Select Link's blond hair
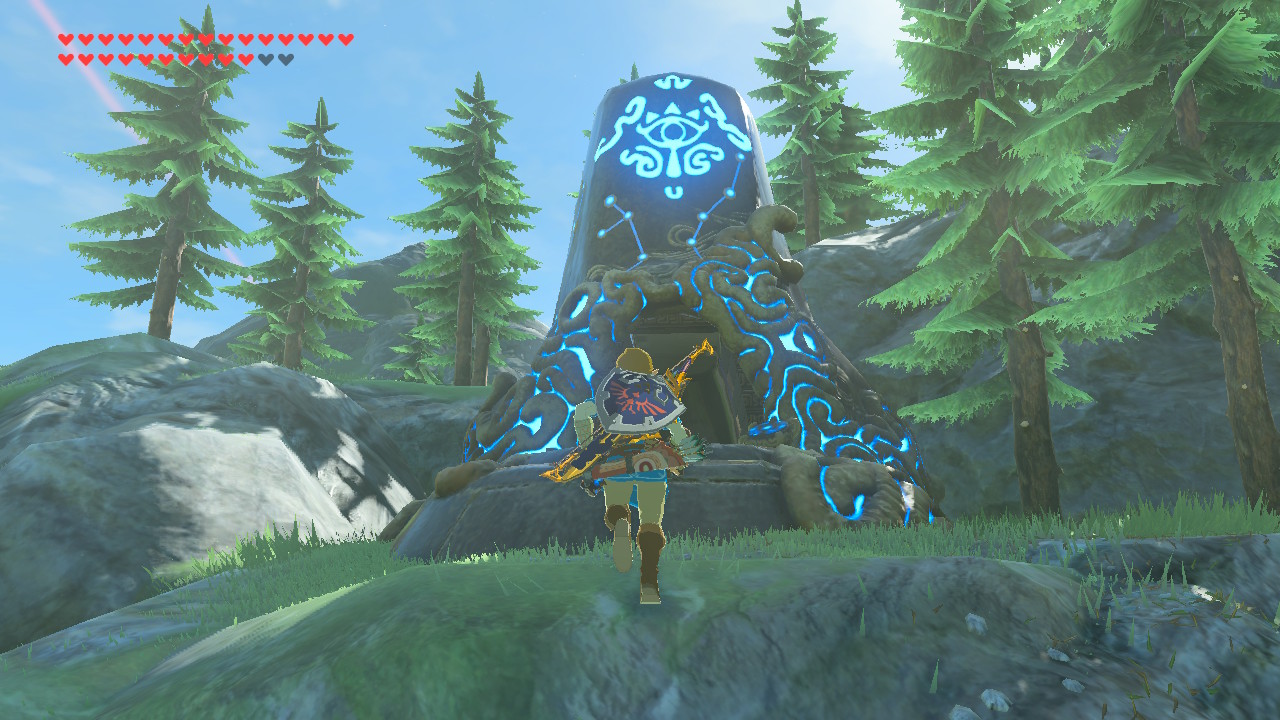This screenshot has width=1280, height=720. [x=632, y=357]
